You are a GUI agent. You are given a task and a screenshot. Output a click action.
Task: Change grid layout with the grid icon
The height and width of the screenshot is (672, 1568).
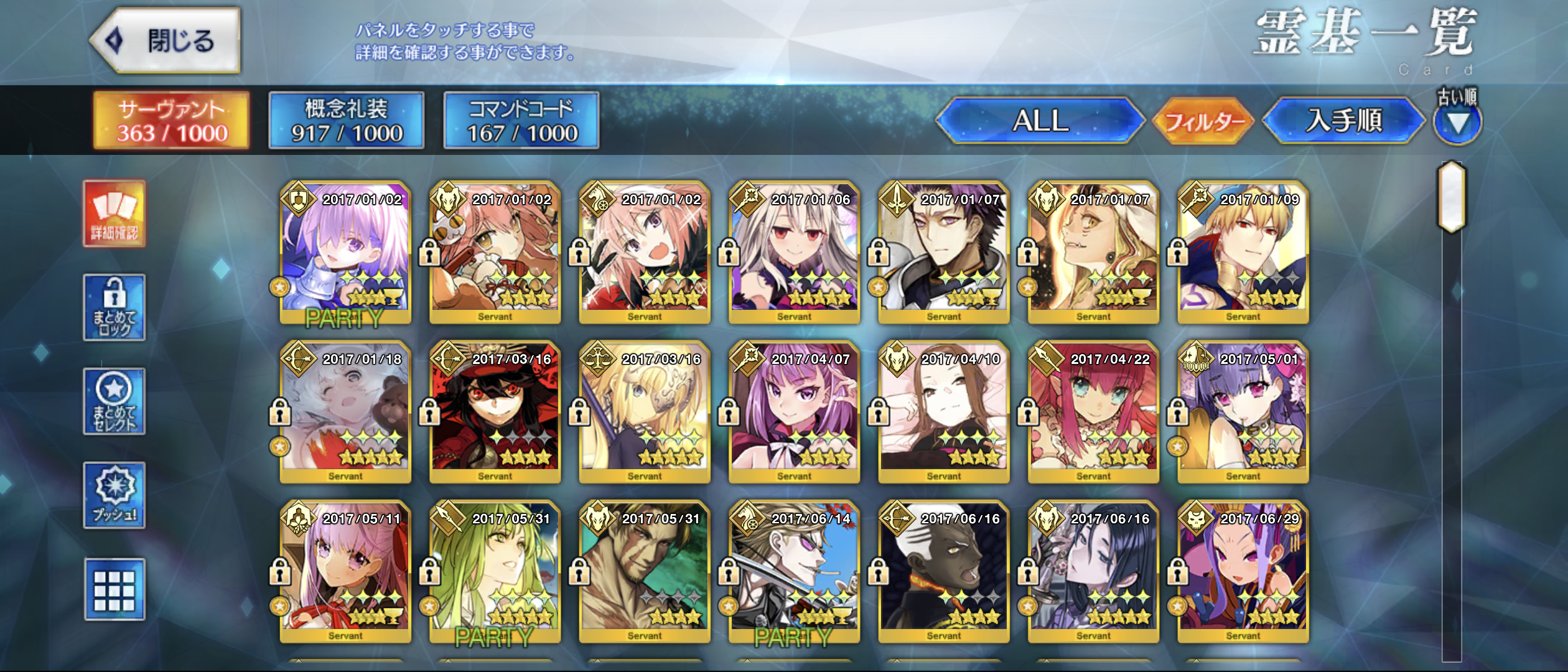(114, 589)
